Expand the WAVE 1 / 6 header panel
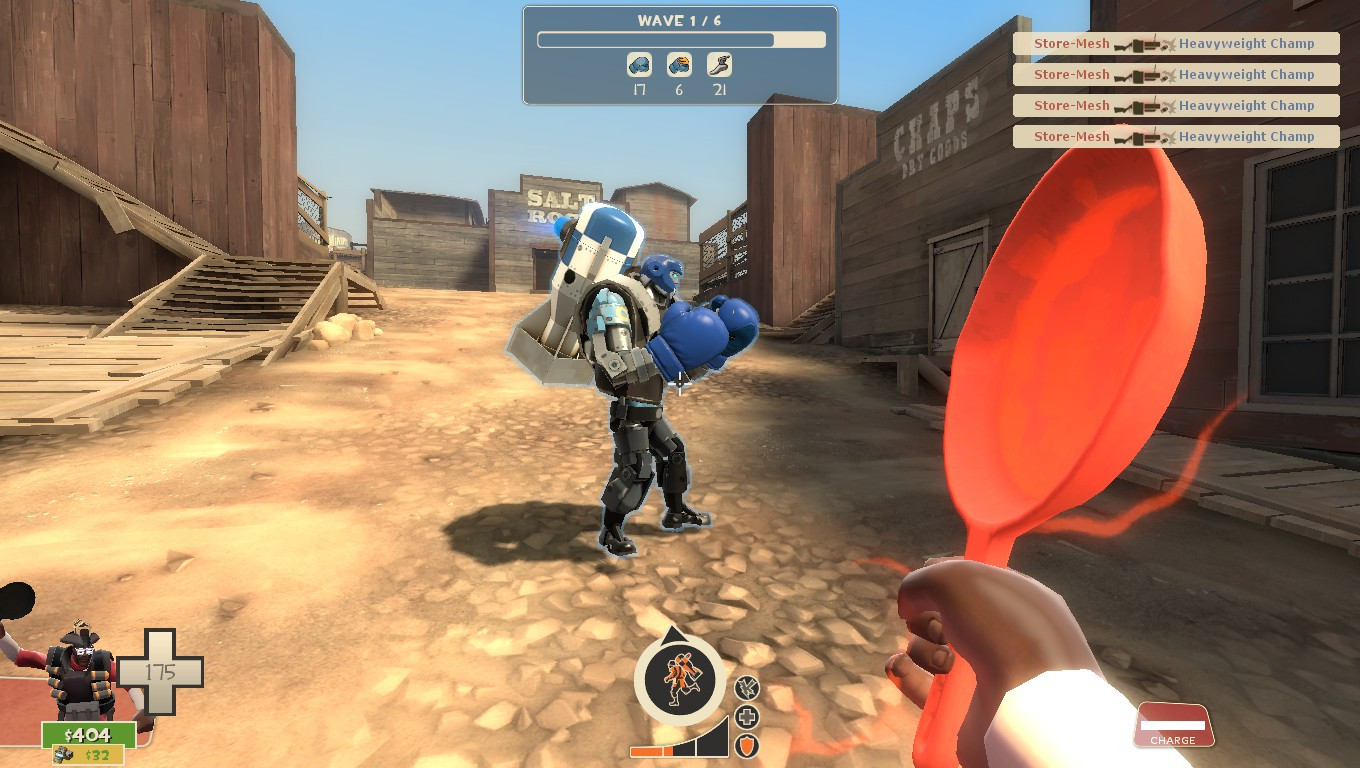1360x768 pixels. tap(679, 21)
